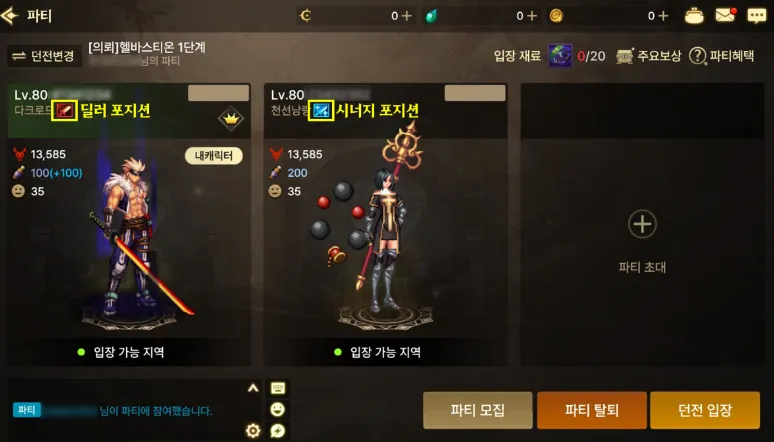This screenshot has width=774, height=442.
Task: Go back using the top-left arrow
Action: [12, 16]
